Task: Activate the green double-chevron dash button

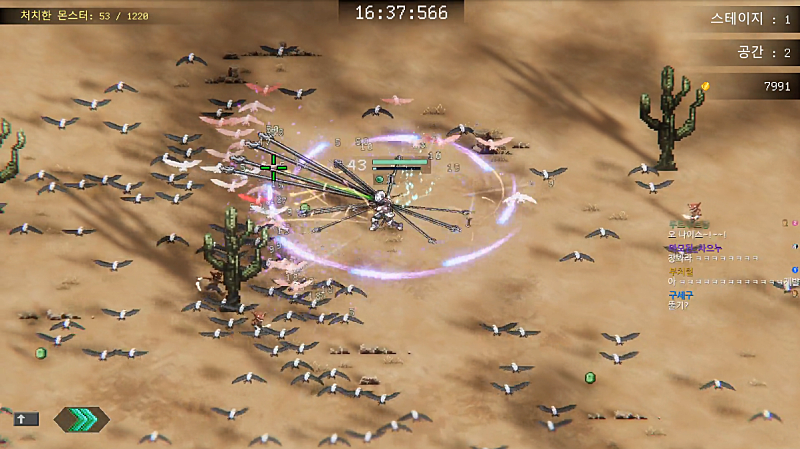Action: [x=82, y=419]
